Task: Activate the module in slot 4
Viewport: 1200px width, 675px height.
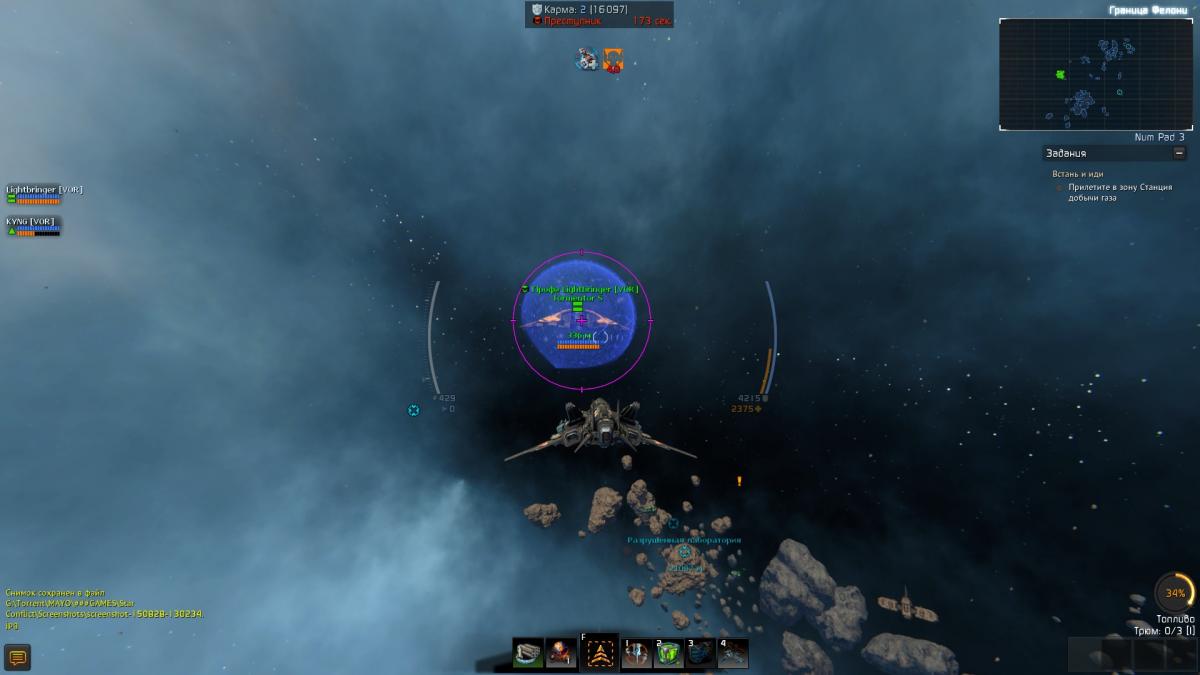Action: 732,653
